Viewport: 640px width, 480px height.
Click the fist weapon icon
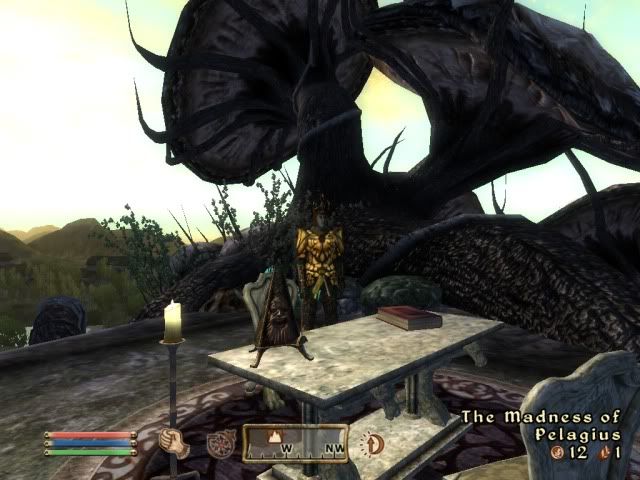click(175, 442)
